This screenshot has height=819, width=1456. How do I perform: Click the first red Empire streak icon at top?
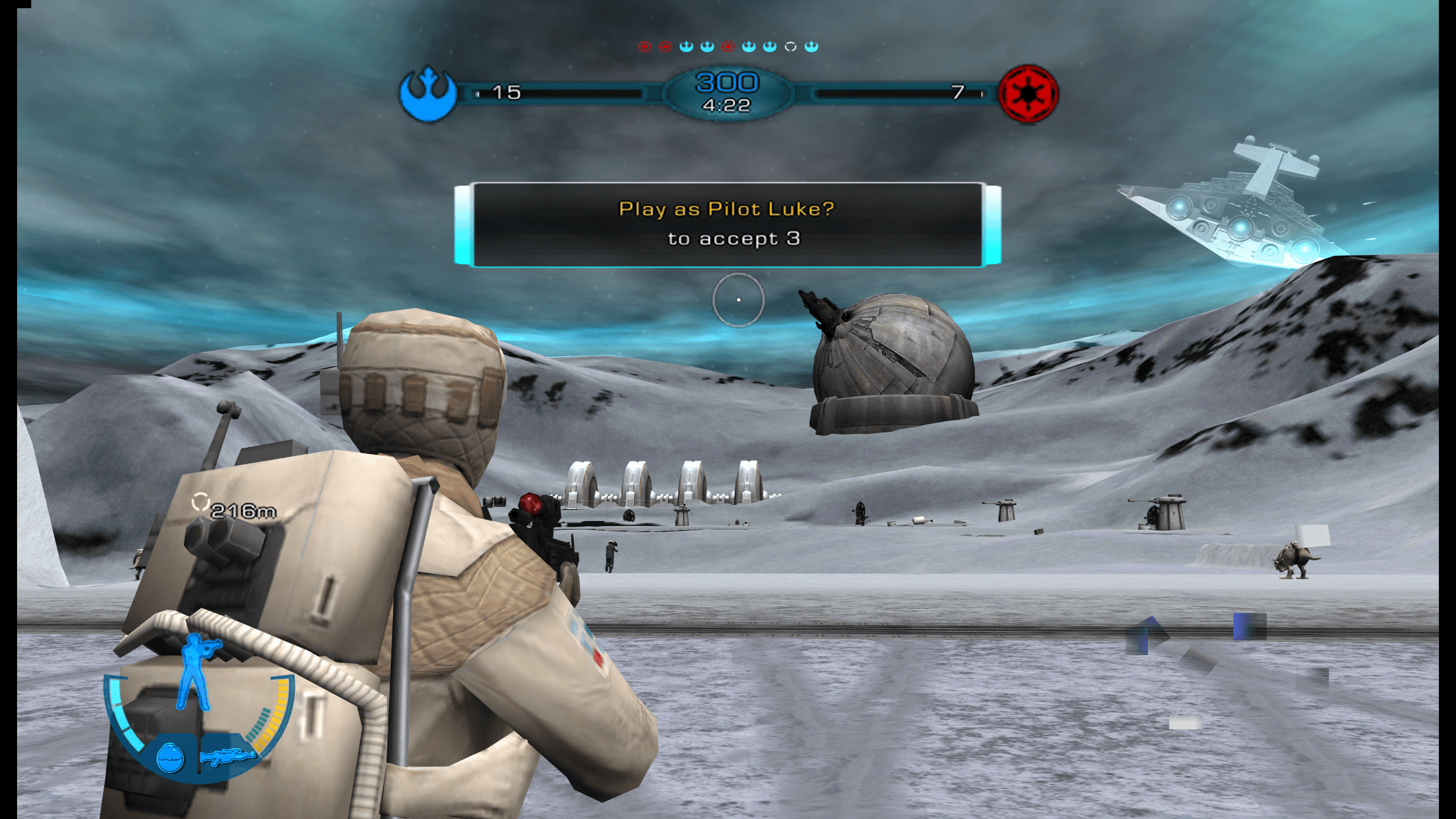(x=645, y=47)
